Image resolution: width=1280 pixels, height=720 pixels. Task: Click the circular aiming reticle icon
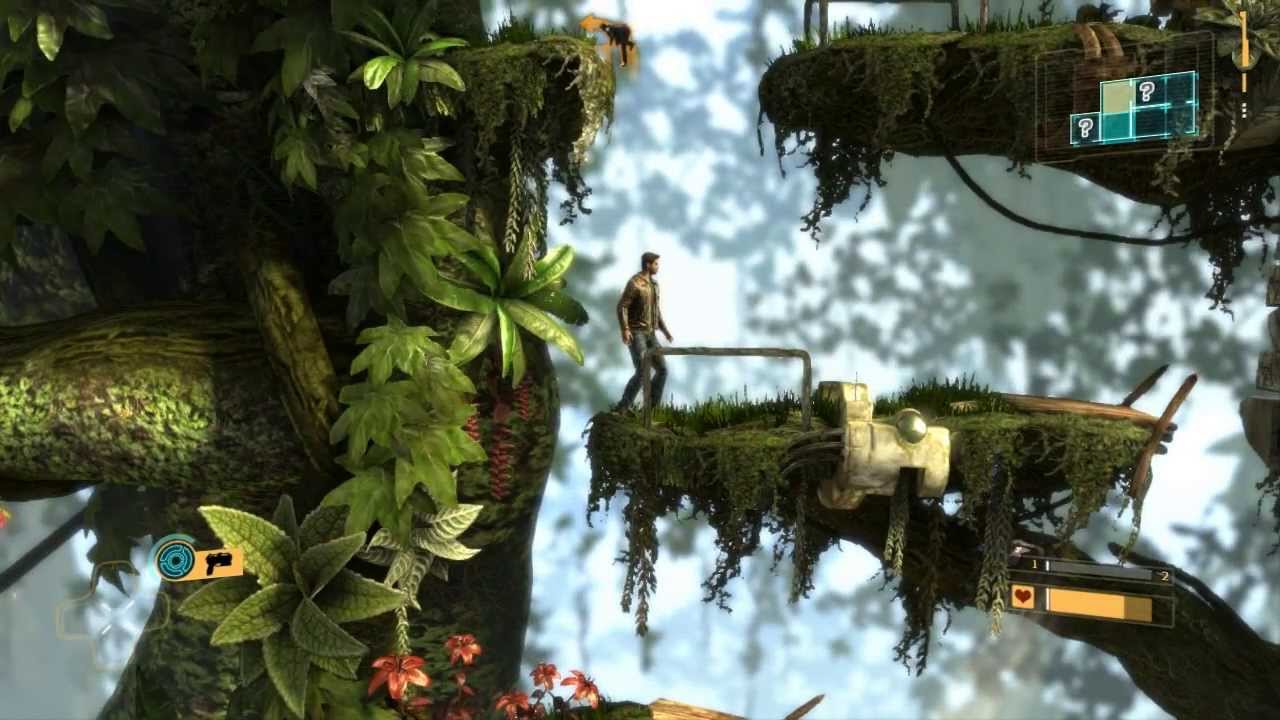click(174, 561)
